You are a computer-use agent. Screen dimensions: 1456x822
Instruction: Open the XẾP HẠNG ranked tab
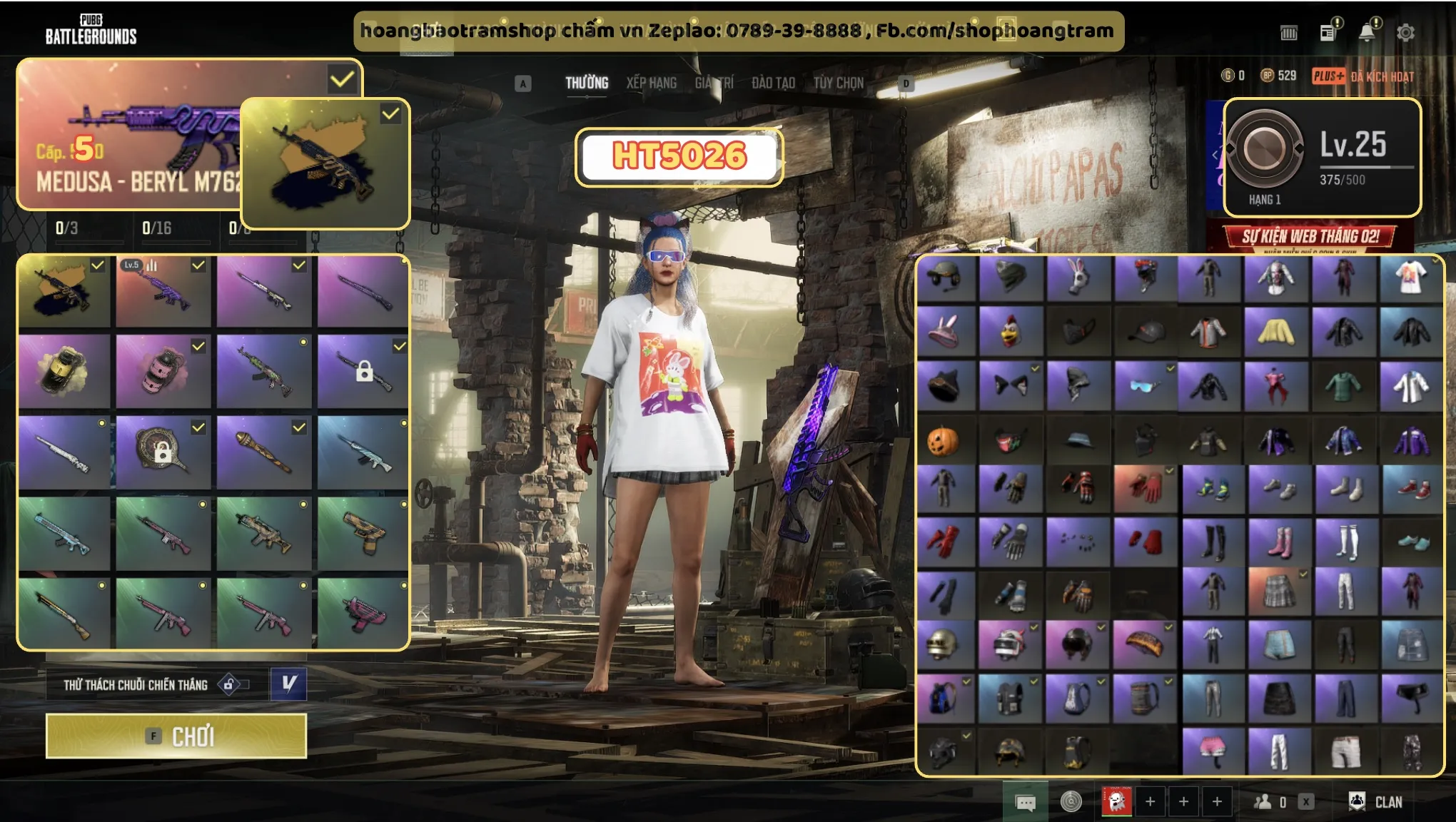click(651, 83)
